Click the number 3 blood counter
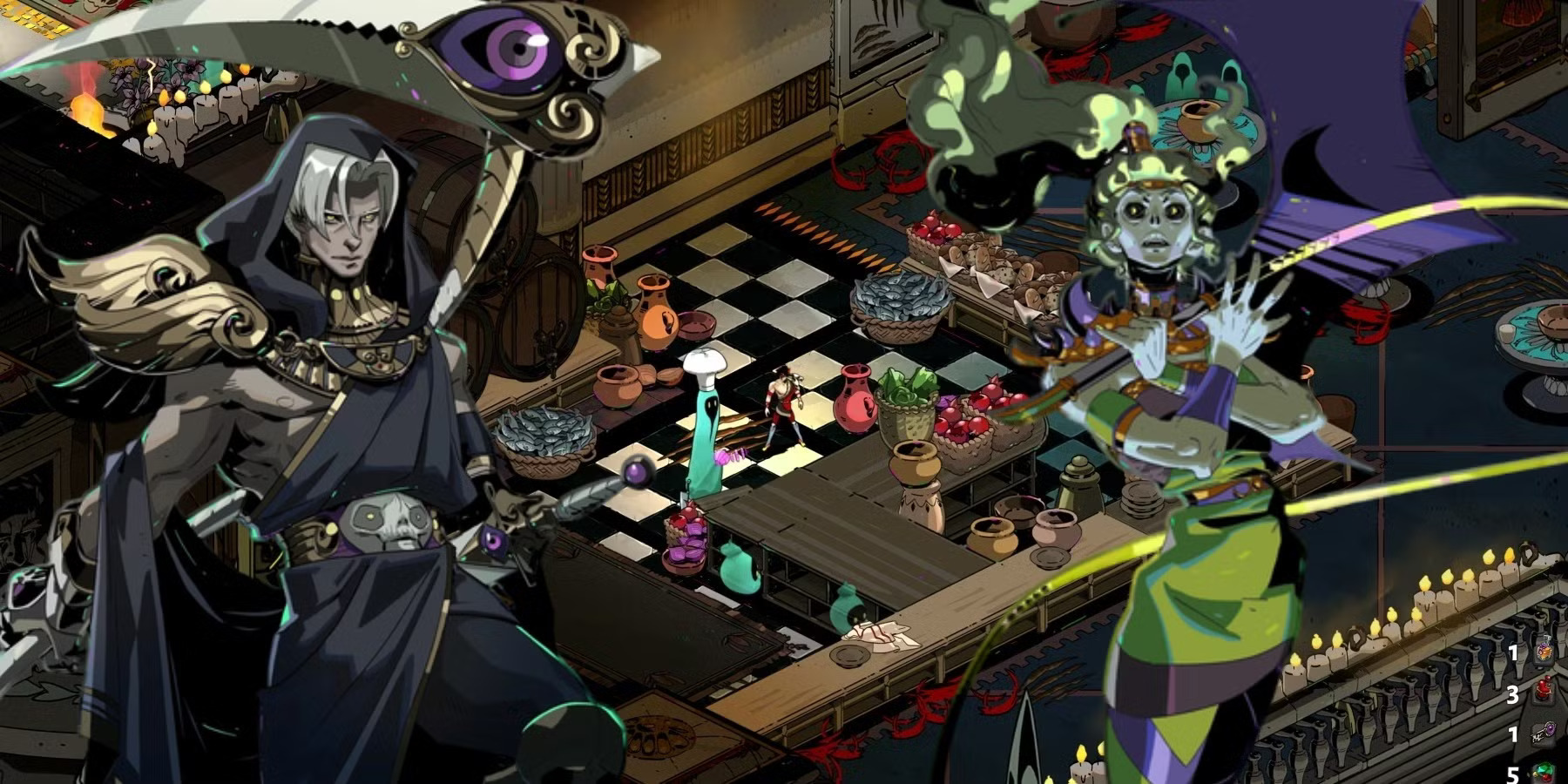Viewport: 1568px width, 784px height. pyautogui.click(x=1513, y=695)
